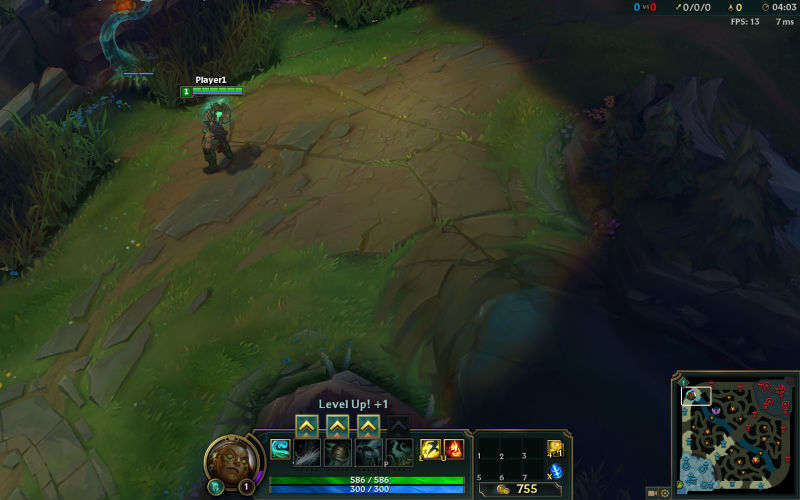This screenshot has width=800, height=500.
Task: Use the helmet-icon ability
Action: (x=338, y=452)
